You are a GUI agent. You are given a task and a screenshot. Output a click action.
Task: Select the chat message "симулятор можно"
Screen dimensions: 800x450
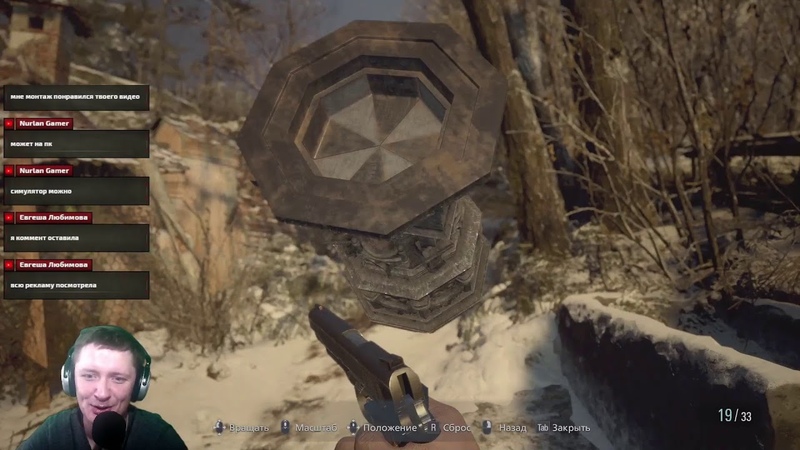(74, 190)
